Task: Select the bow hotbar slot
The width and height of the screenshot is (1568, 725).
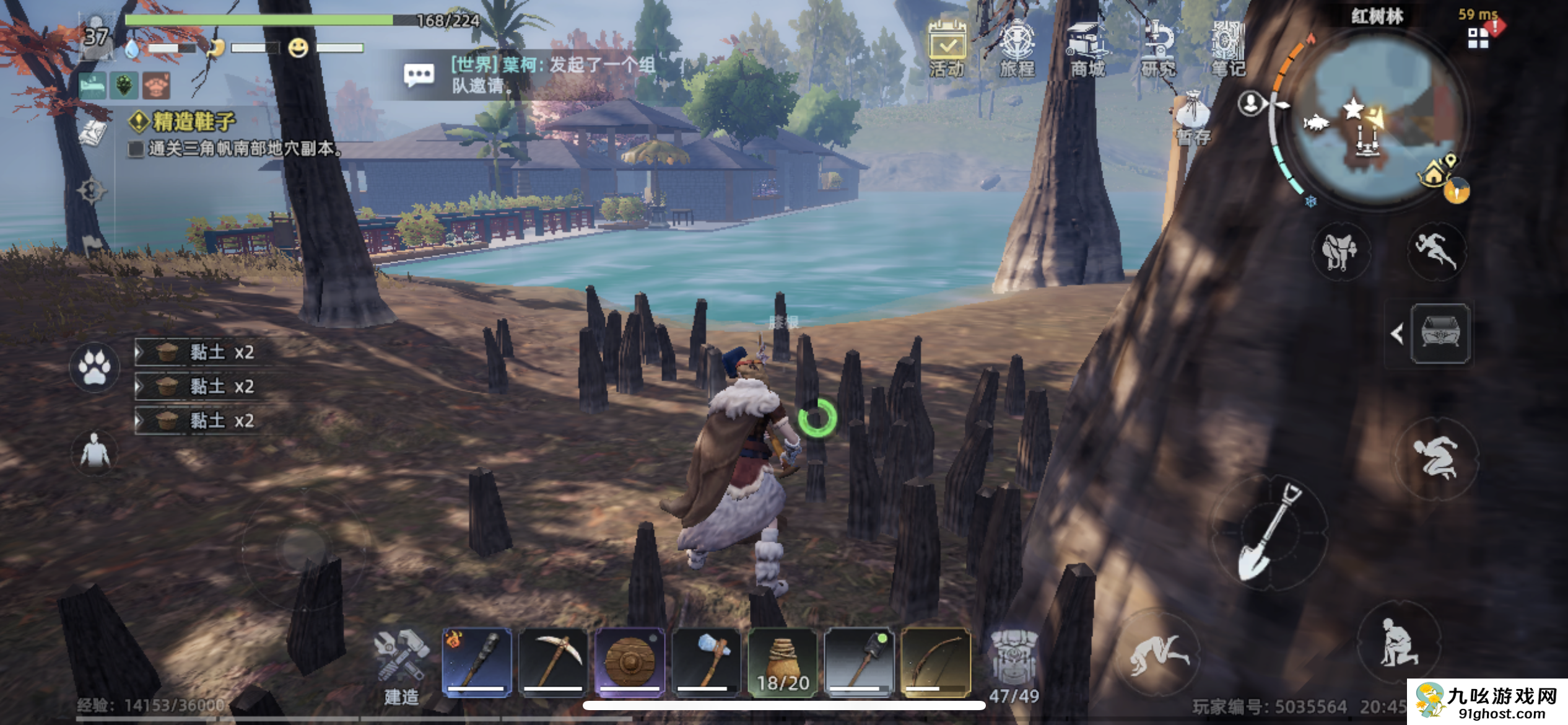Action: (936, 662)
